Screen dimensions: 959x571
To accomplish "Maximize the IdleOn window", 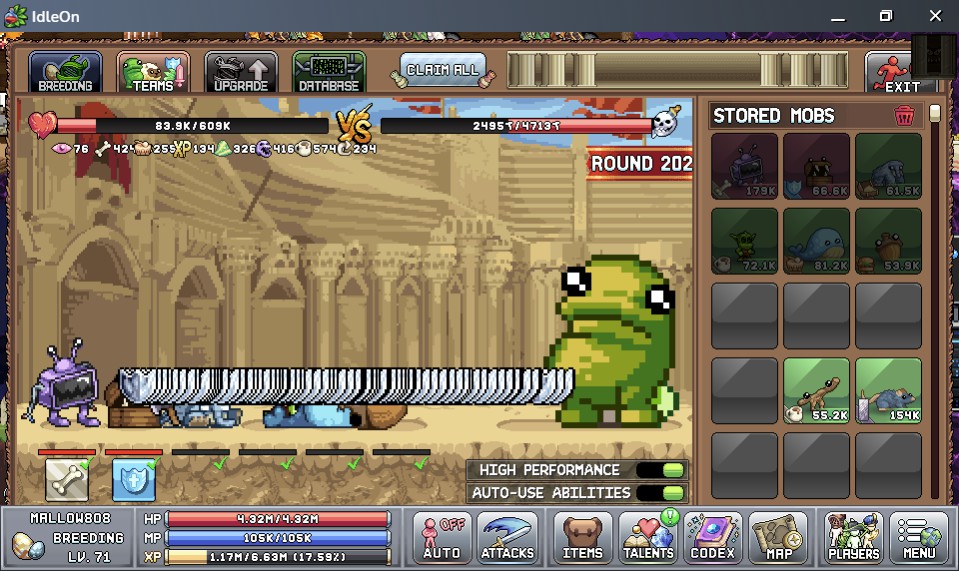I will (885, 16).
